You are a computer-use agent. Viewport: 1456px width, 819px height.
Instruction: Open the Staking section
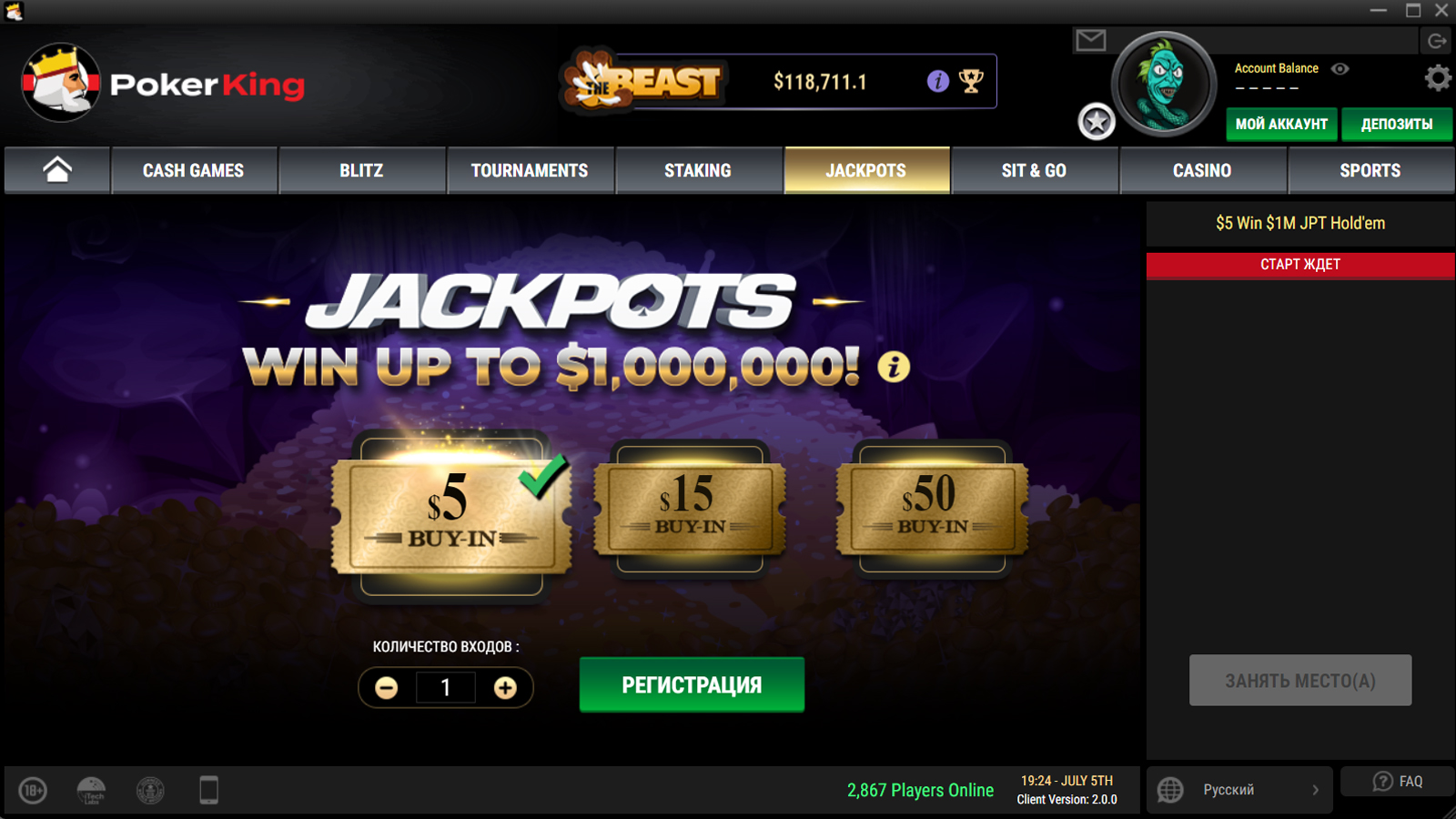698,170
